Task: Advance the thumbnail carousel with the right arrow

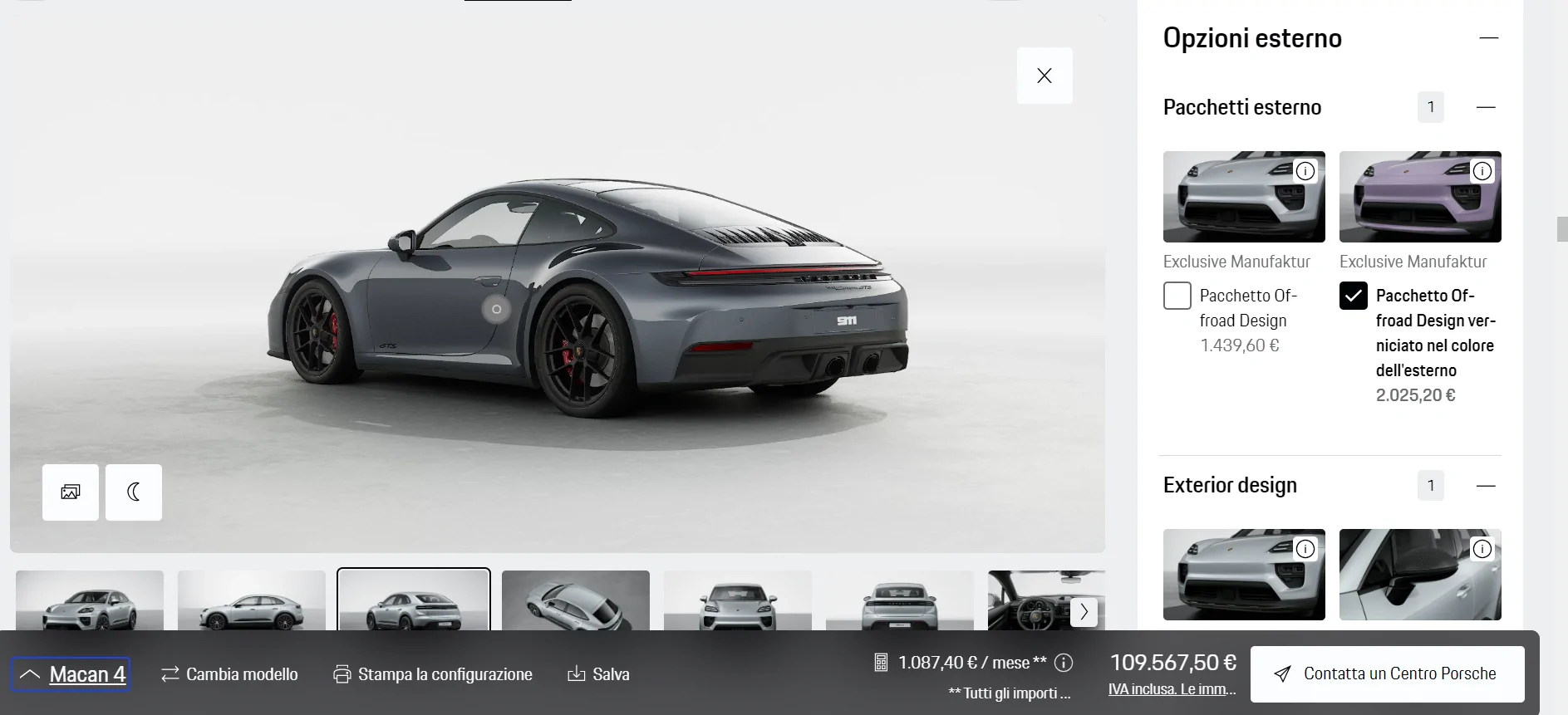Action: (1084, 611)
